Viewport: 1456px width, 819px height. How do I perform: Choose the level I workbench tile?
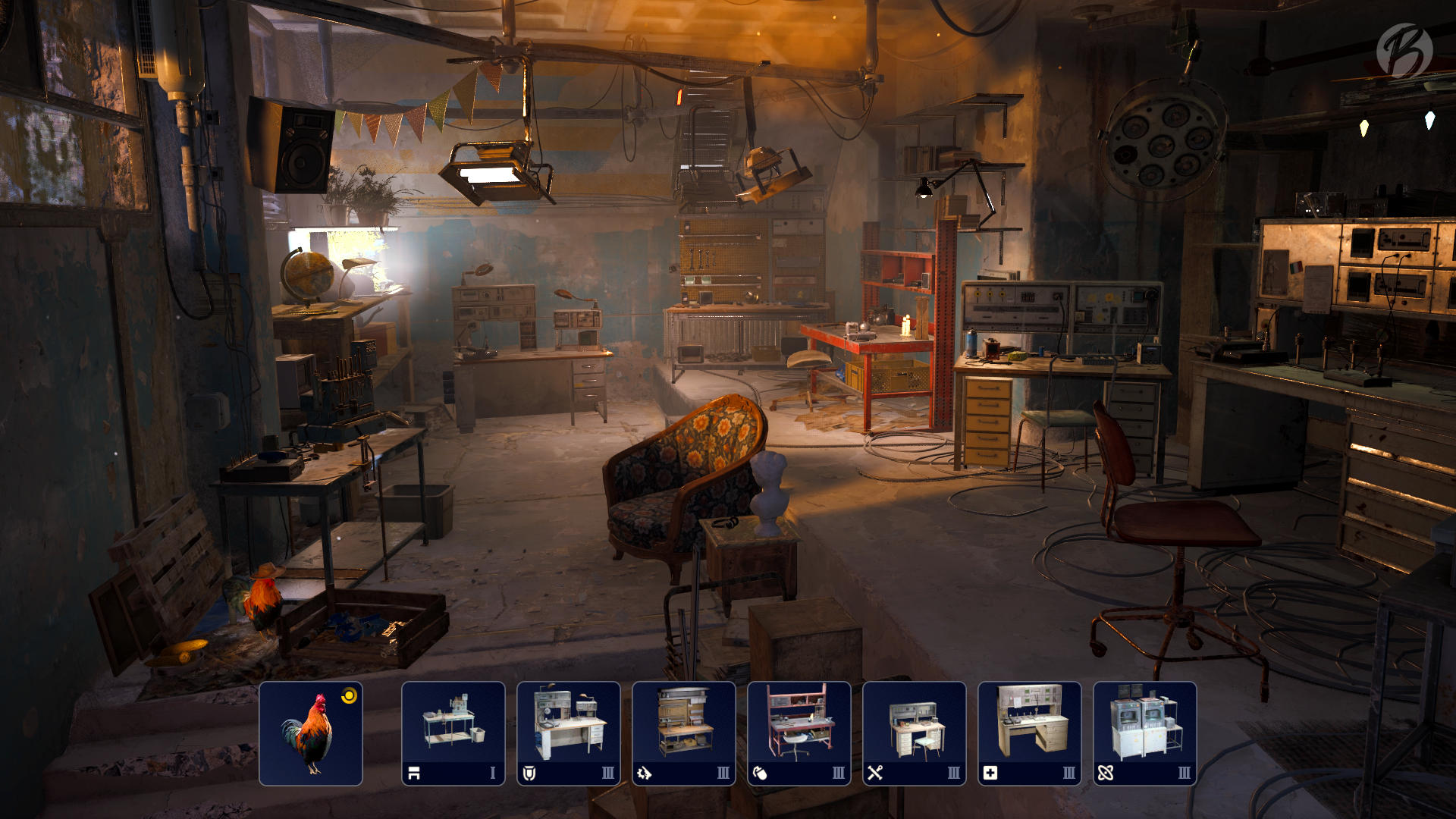tap(453, 733)
